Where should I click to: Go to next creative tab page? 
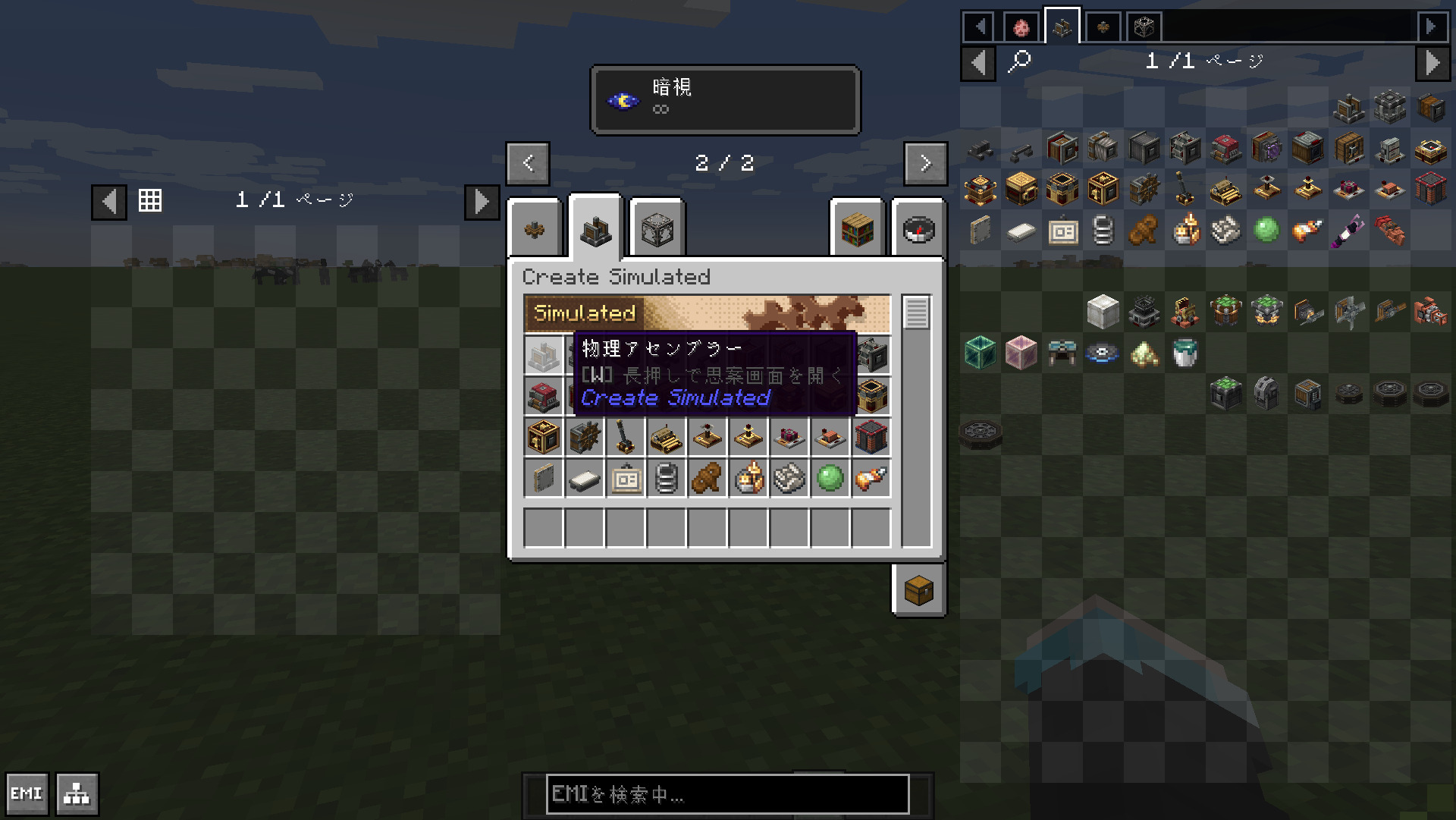coord(925,163)
